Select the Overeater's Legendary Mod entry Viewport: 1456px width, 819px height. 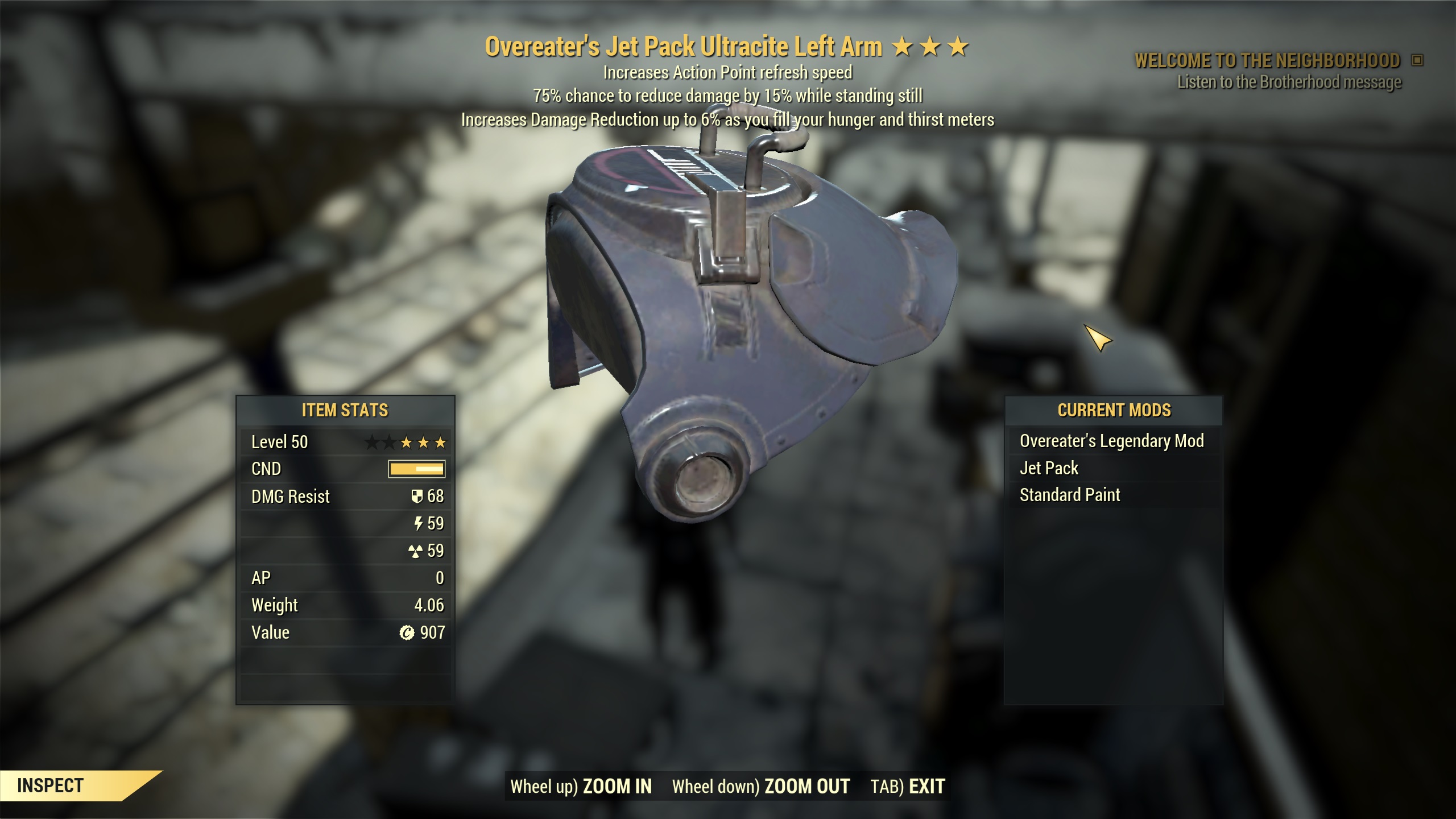click(x=1111, y=441)
